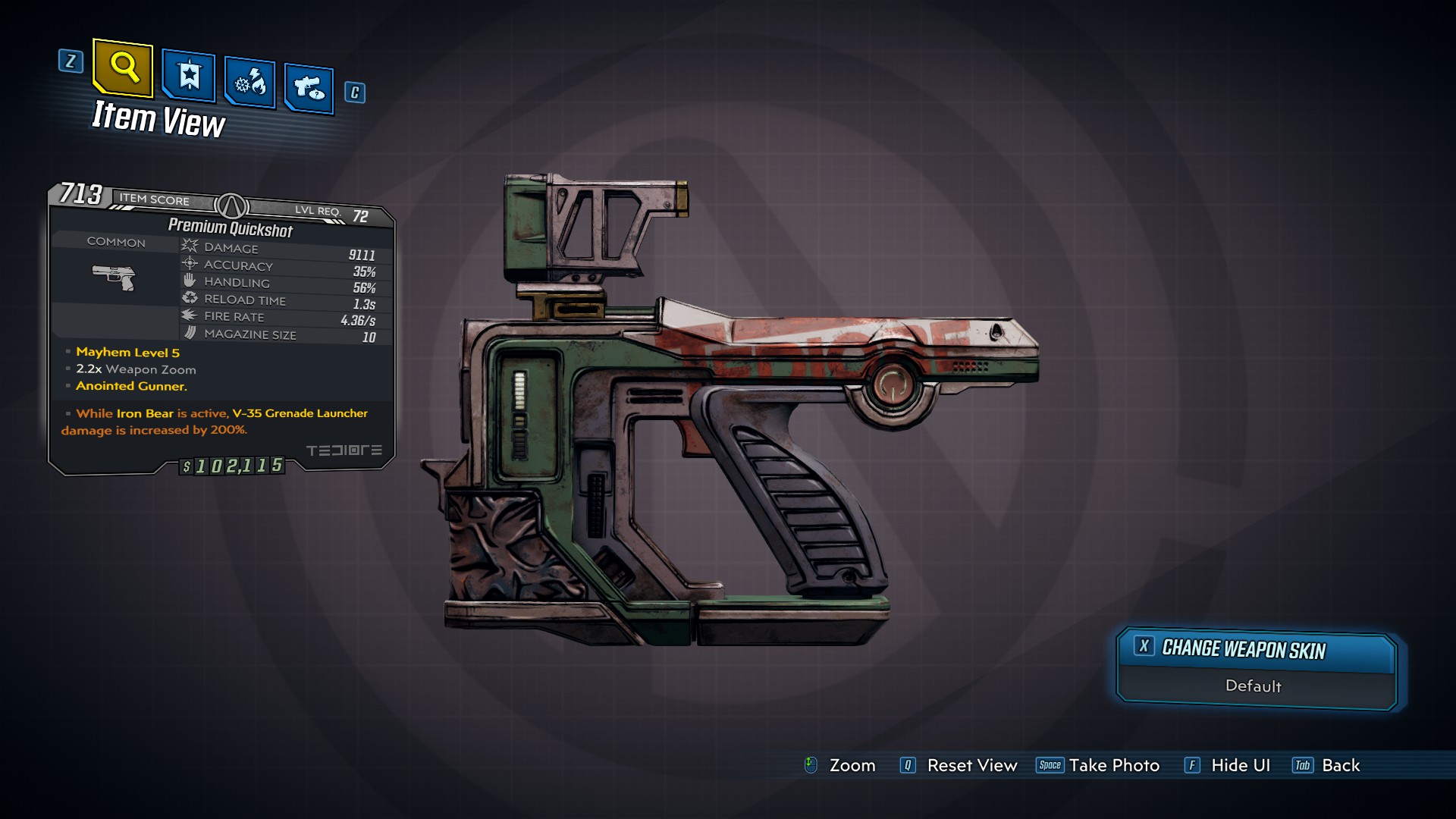Click the Change Weapon Skin button
Viewport: 1456px width, 819px height.
1255,649
